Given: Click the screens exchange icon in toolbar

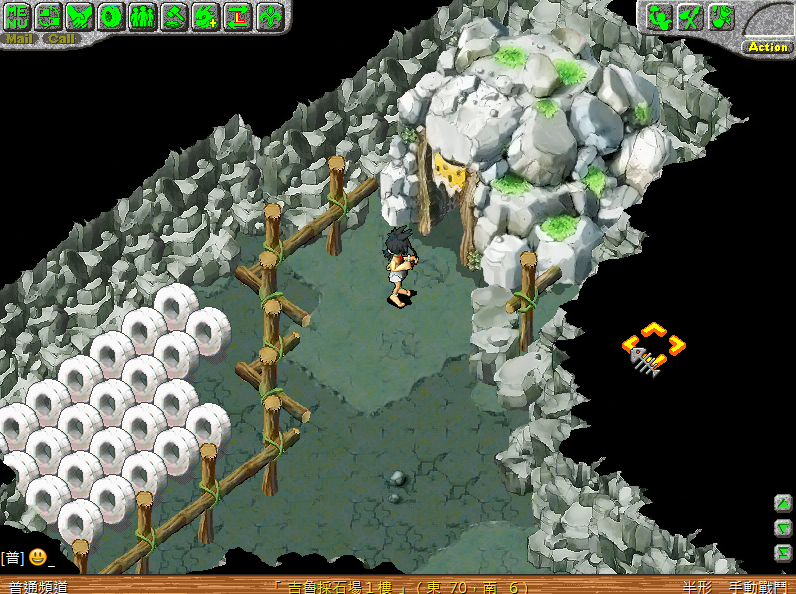Looking at the screenshot, I should tap(49, 16).
